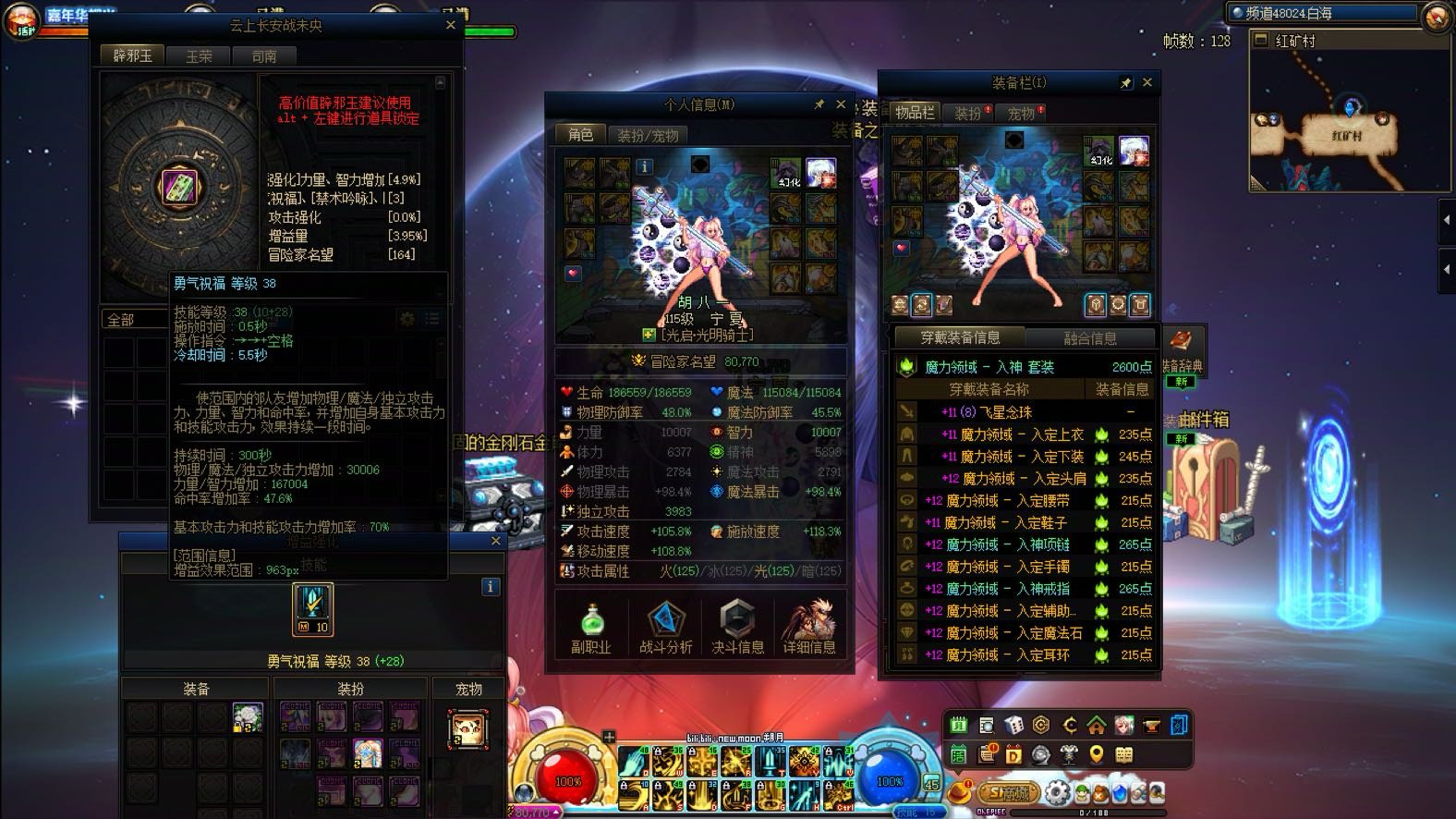Expand the collapsed panel arrow on the right edge
Screen dimensions: 1456x819
click(1448, 222)
